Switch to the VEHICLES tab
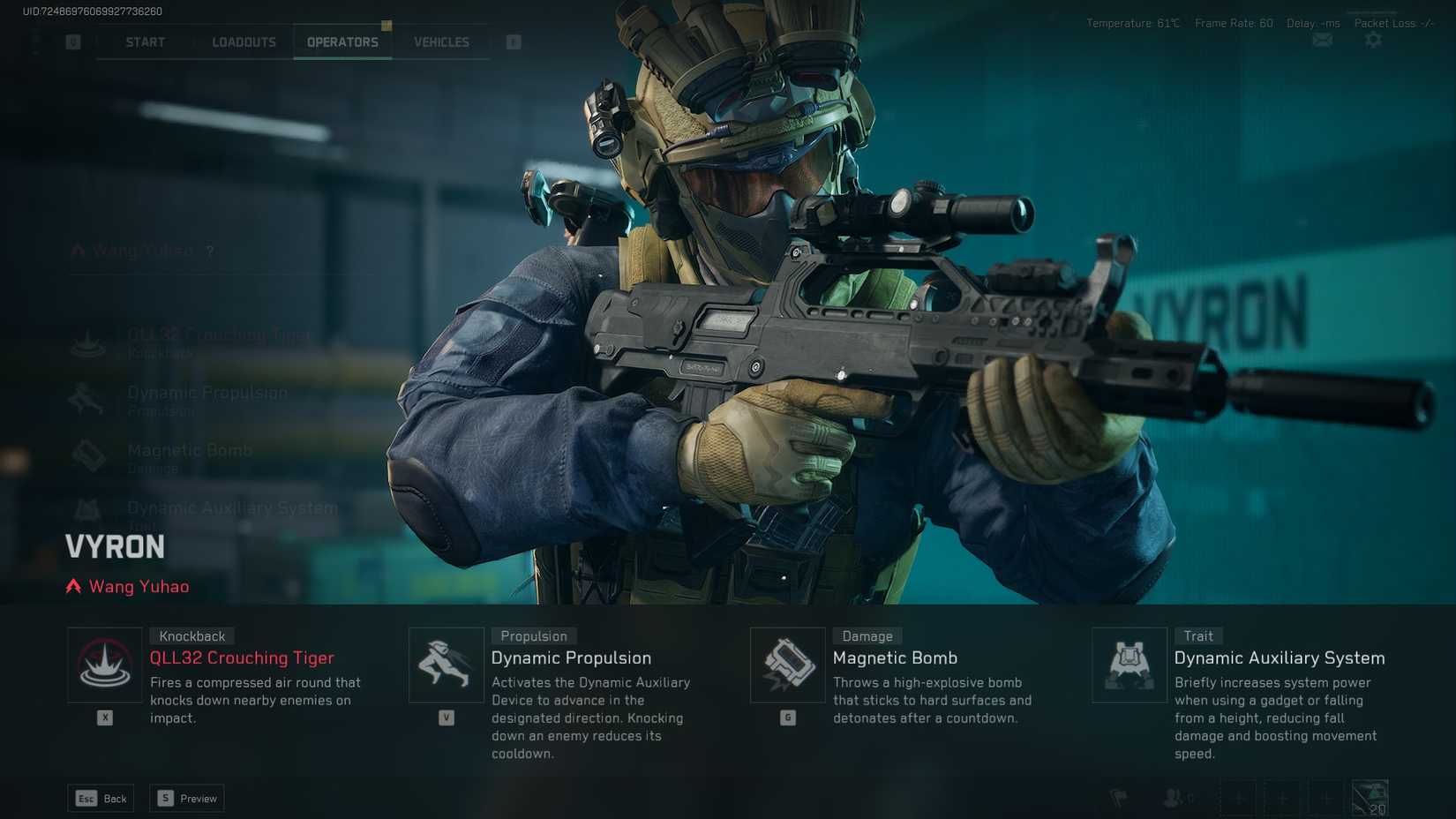This screenshot has height=819, width=1456. pos(441,41)
